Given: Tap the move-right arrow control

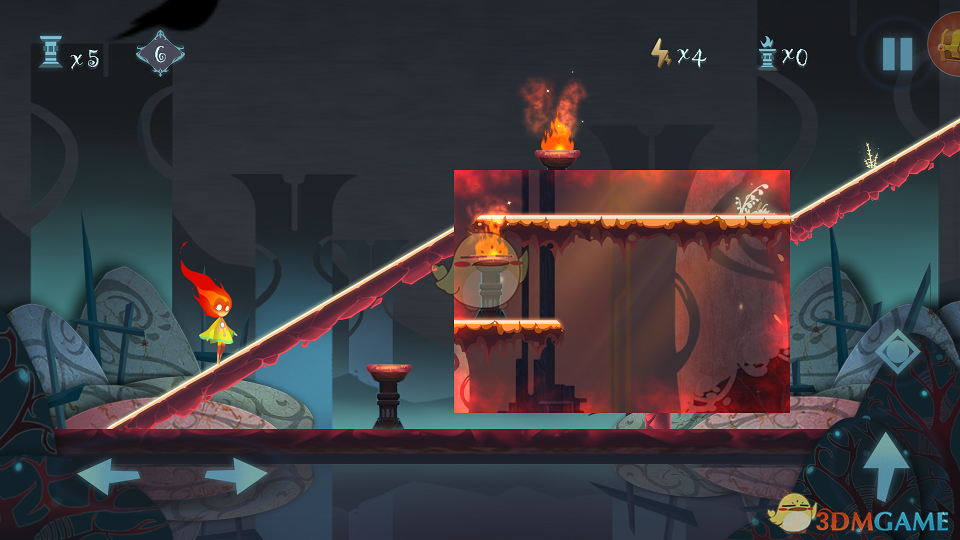Looking at the screenshot, I should (238, 476).
